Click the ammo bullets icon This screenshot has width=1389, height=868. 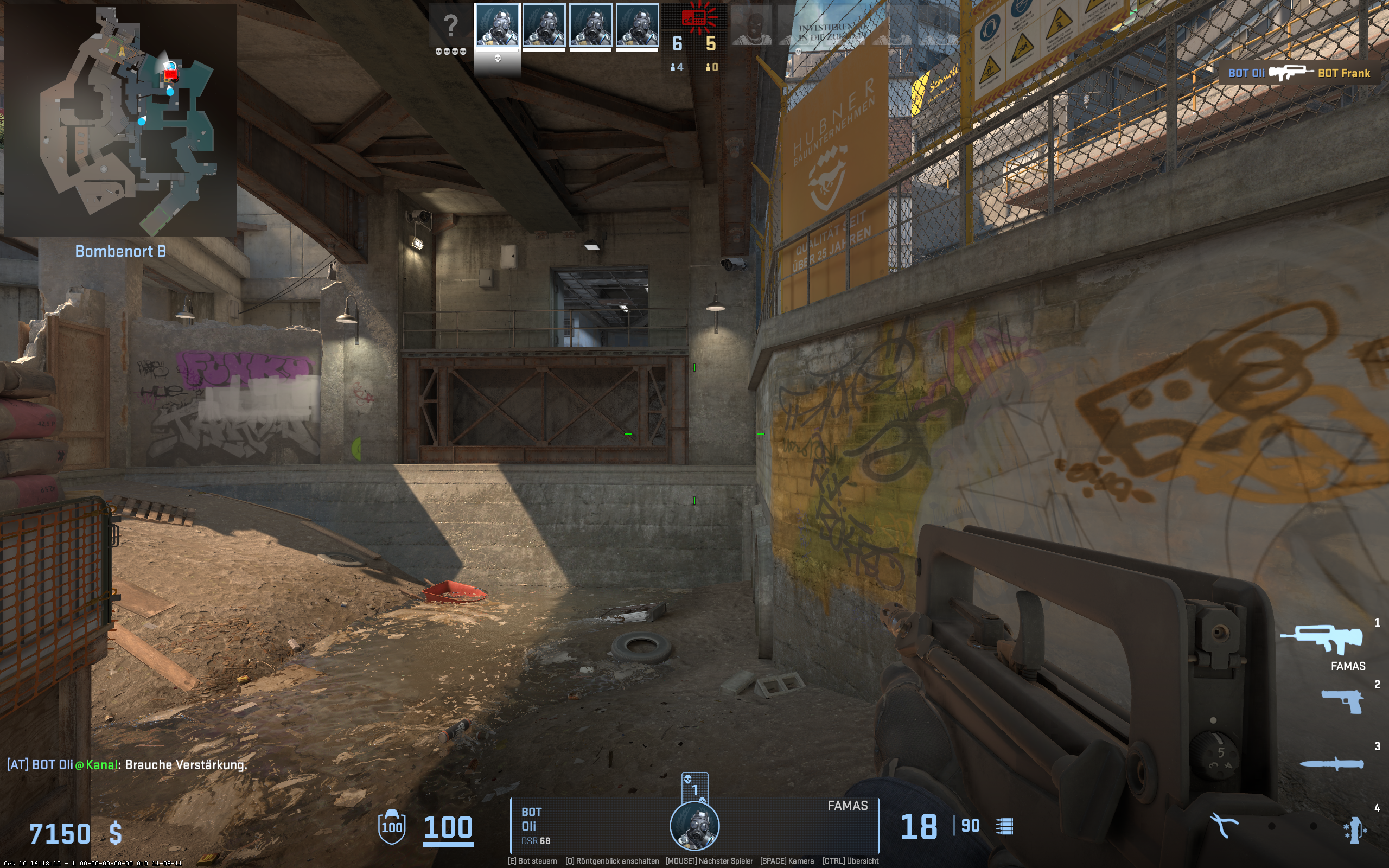[1004, 827]
